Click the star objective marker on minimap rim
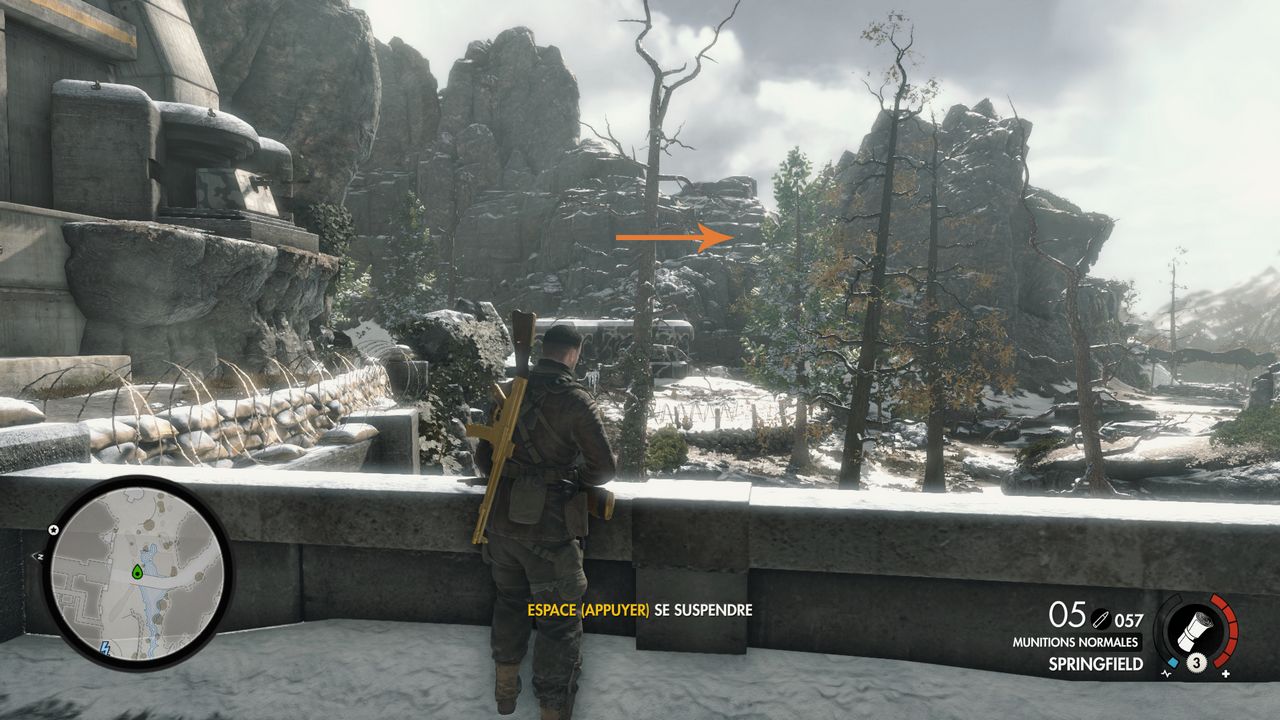Screen dimensions: 1280x720 [x=54, y=529]
